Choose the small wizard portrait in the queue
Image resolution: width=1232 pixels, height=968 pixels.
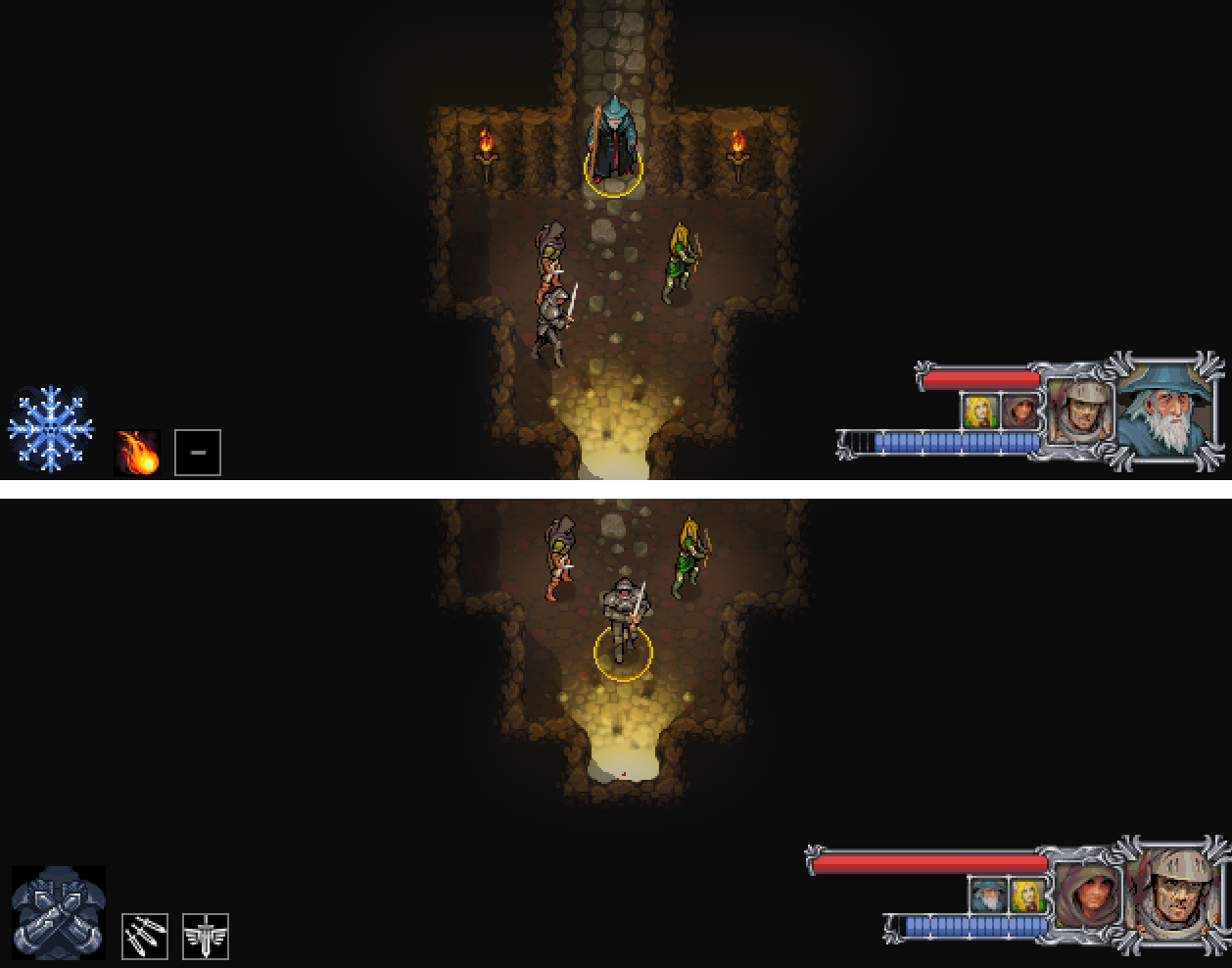tap(987, 895)
